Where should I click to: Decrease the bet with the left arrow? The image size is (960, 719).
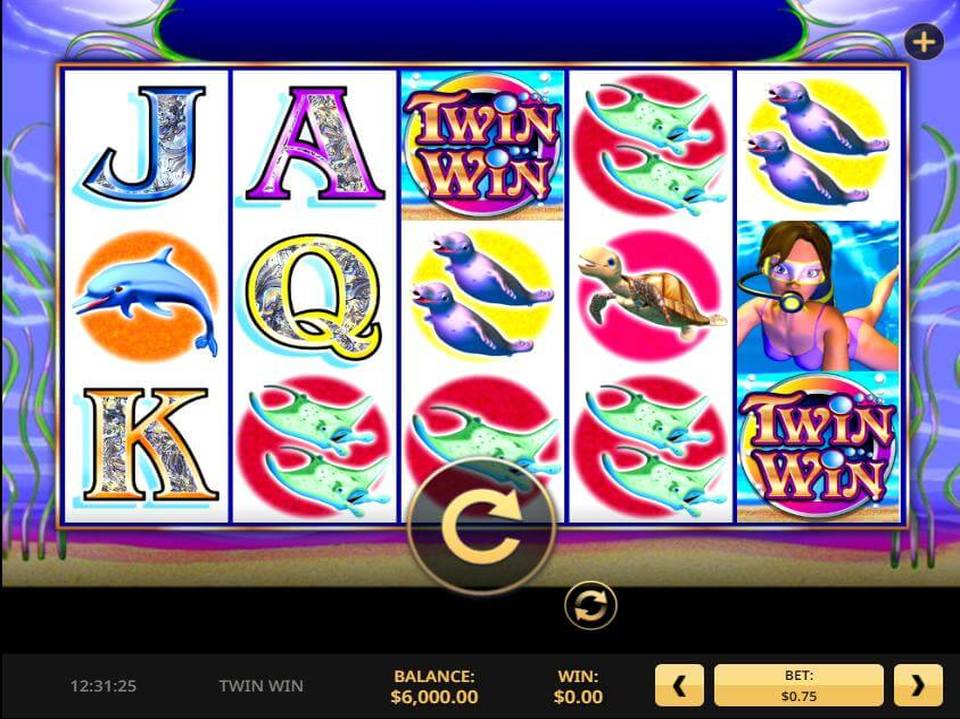[x=679, y=685]
